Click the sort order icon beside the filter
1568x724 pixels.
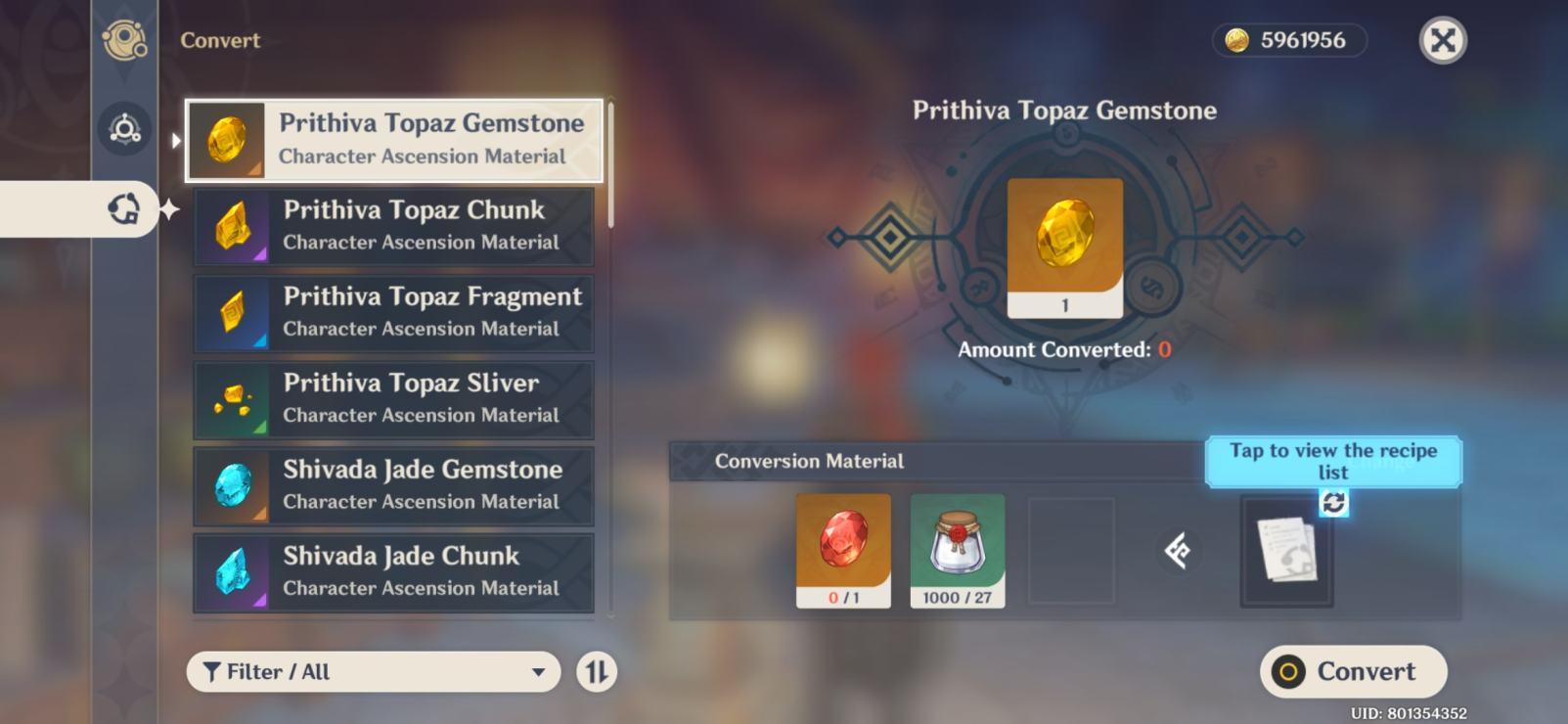[x=596, y=672]
